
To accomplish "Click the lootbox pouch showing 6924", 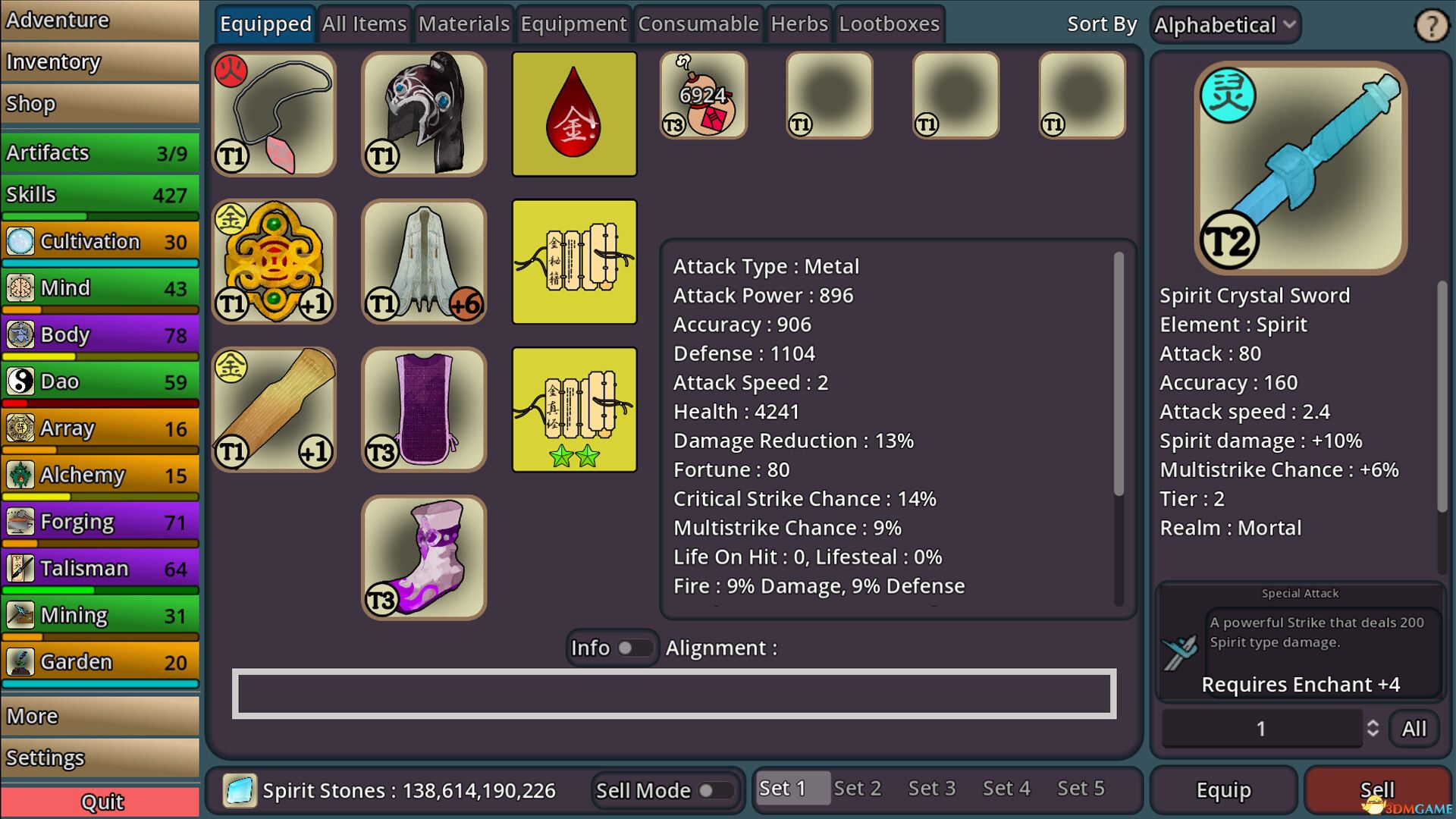I will point(701,94).
